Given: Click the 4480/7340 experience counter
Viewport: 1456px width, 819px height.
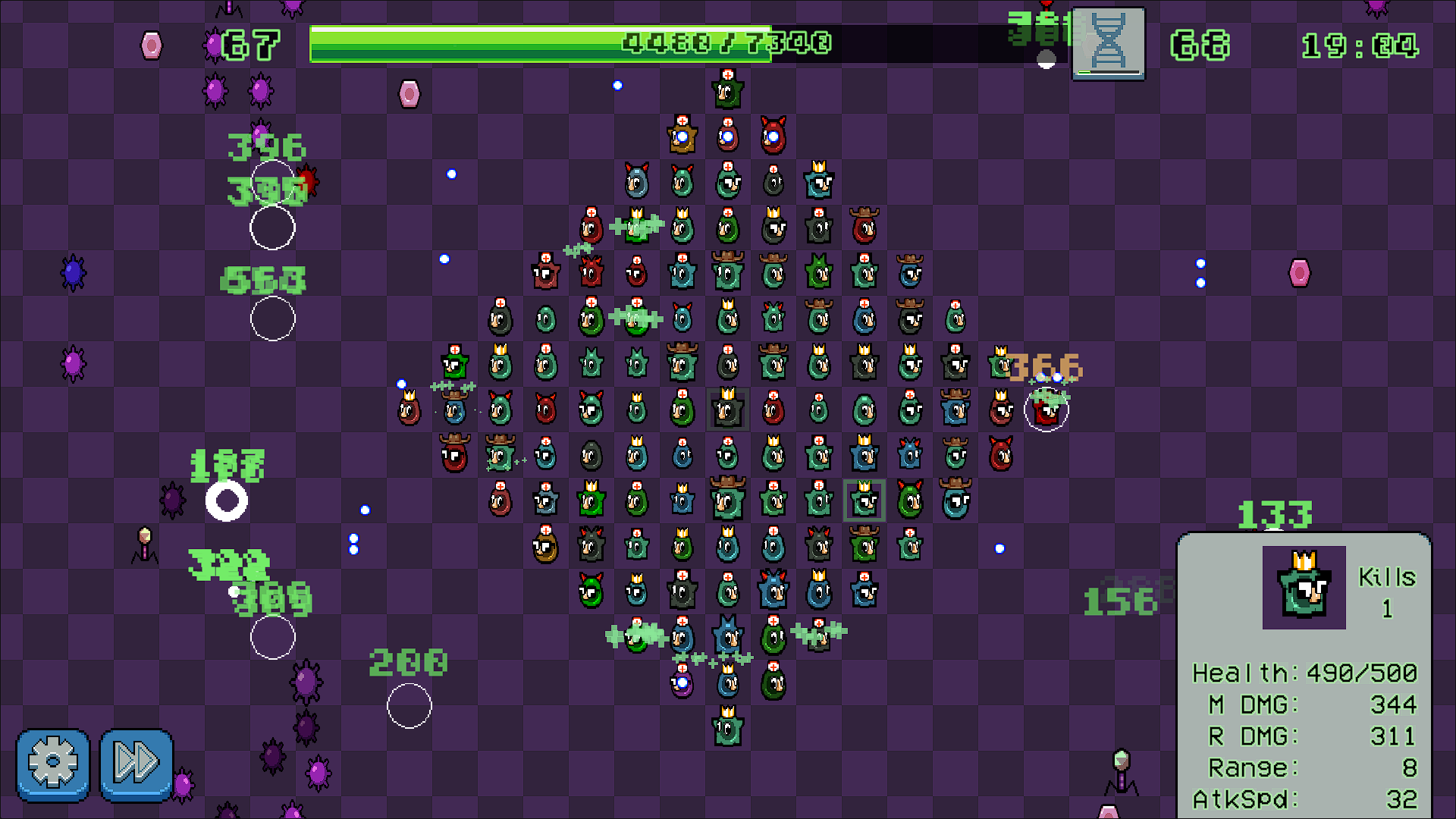Looking at the screenshot, I should (726, 43).
